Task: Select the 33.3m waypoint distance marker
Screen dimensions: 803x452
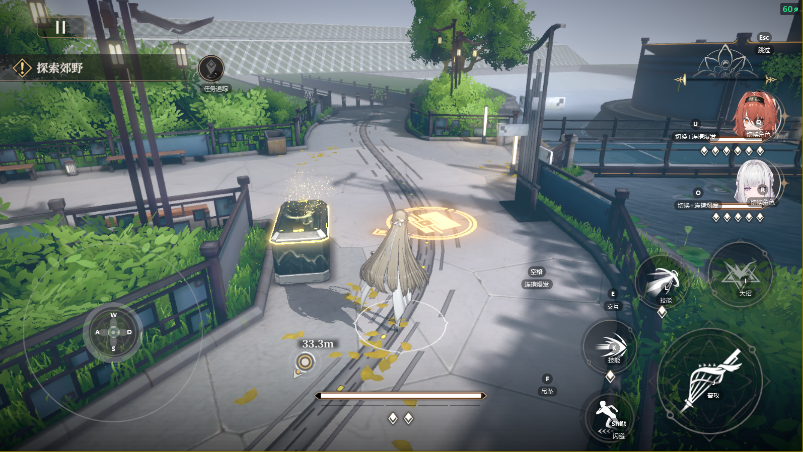Action: tap(305, 364)
